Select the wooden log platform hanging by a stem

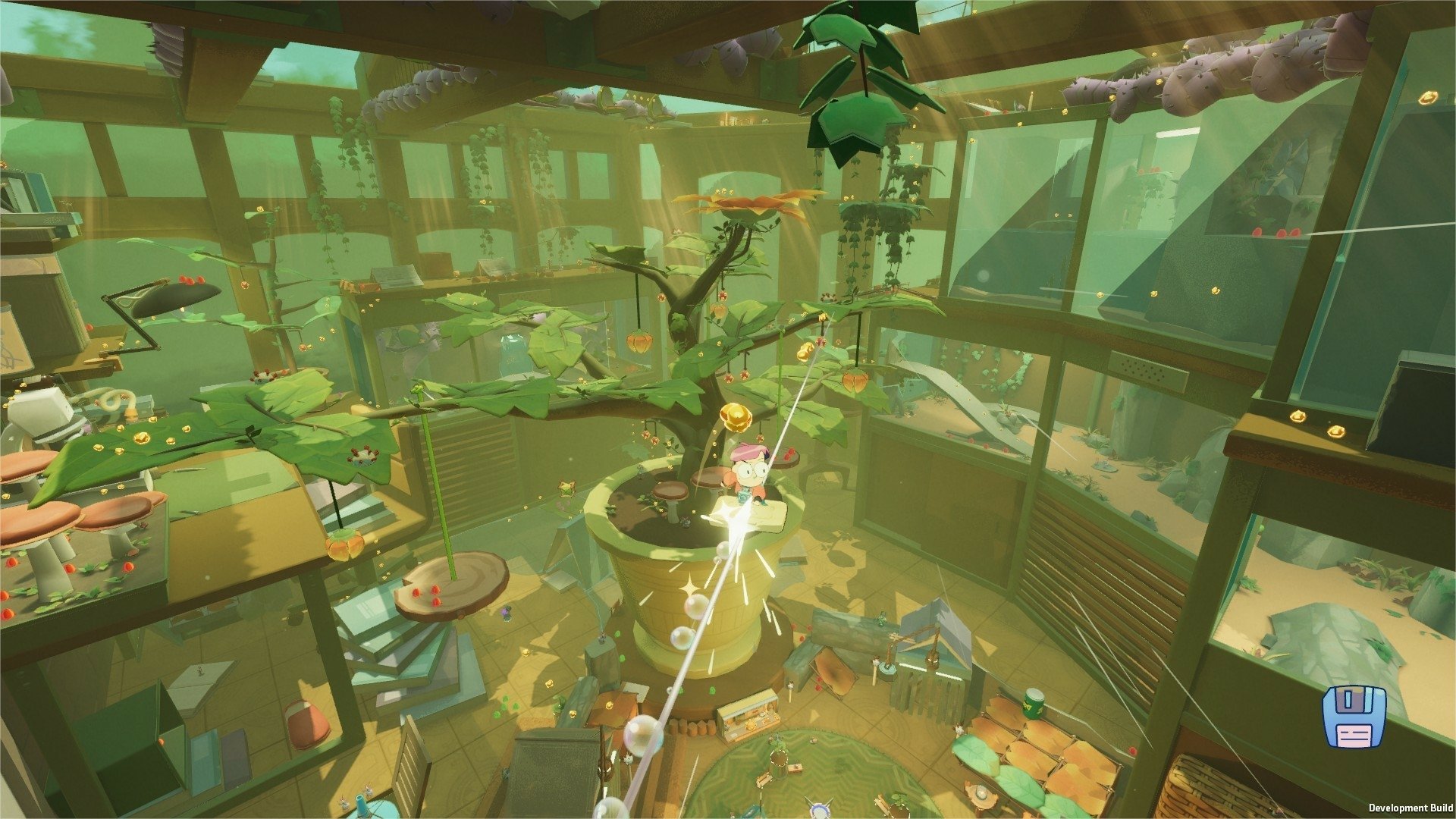(x=451, y=582)
